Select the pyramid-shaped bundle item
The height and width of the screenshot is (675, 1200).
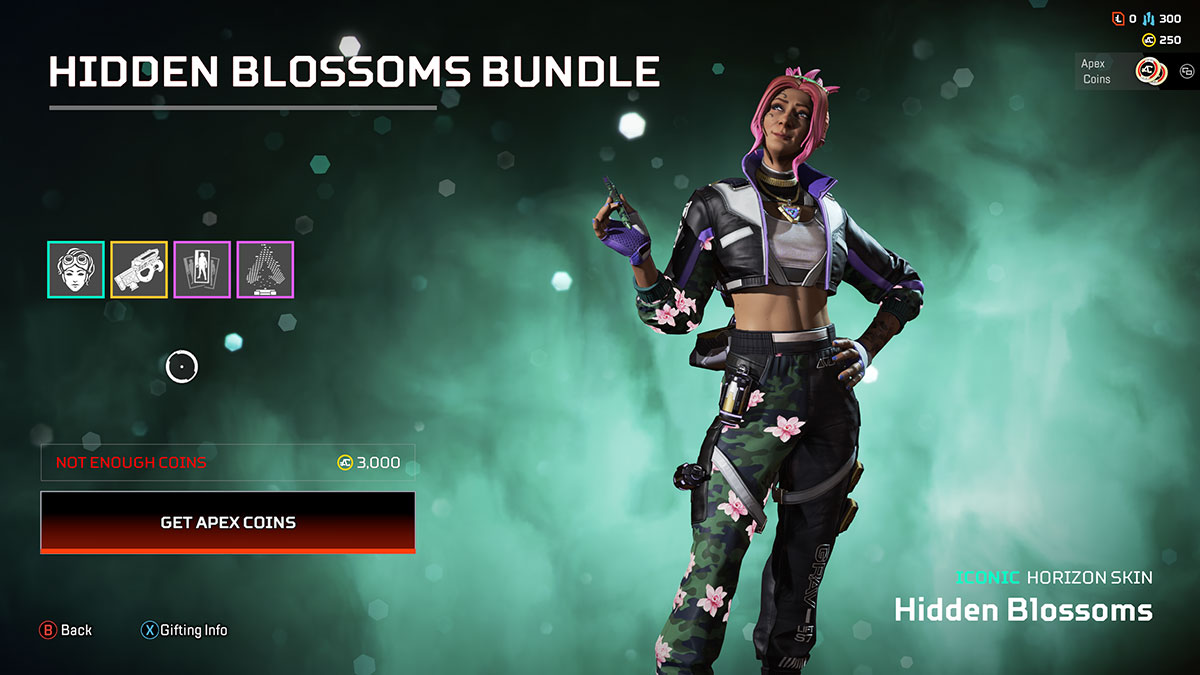tap(265, 270)
